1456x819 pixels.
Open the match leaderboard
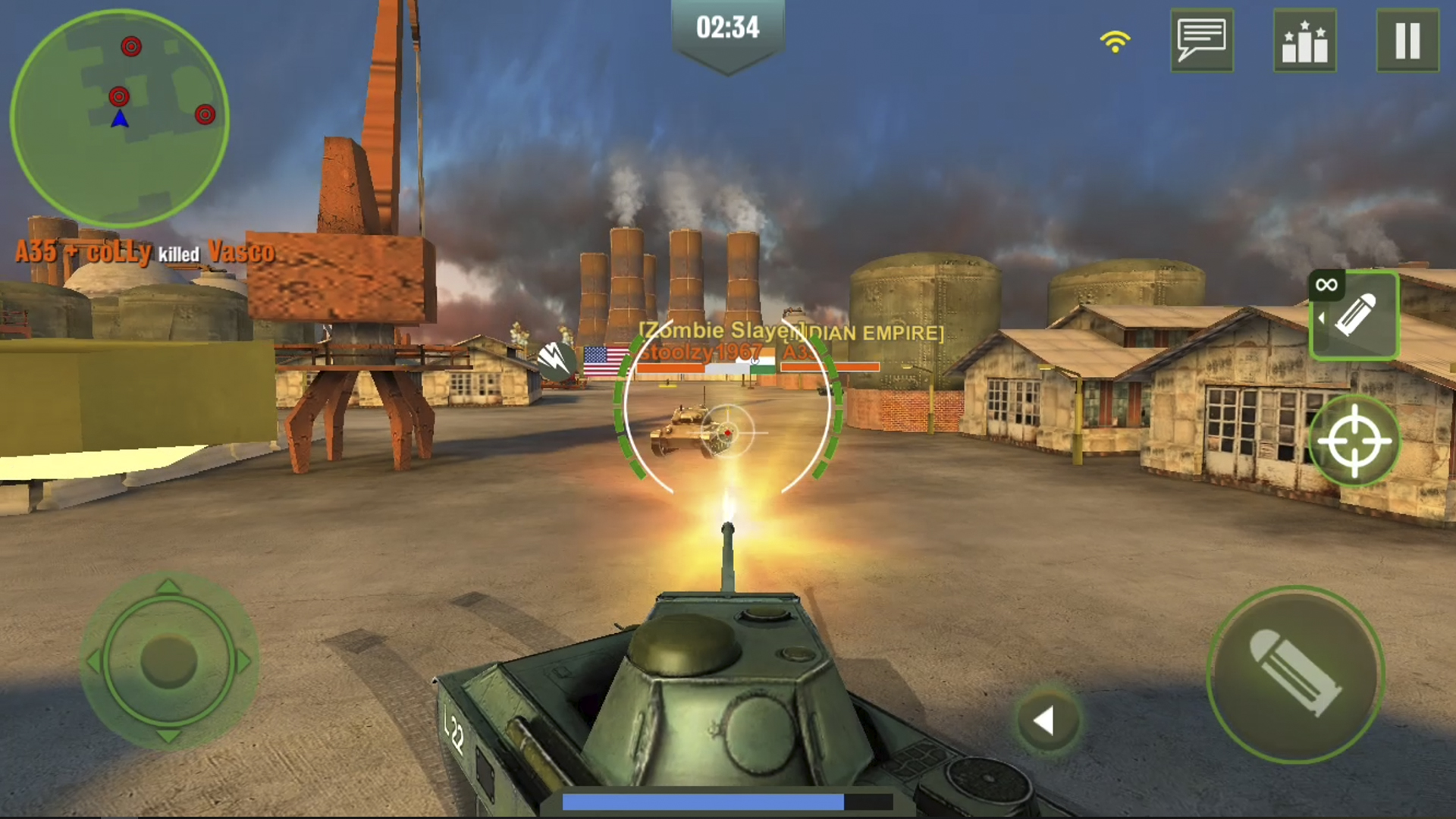1305,41
